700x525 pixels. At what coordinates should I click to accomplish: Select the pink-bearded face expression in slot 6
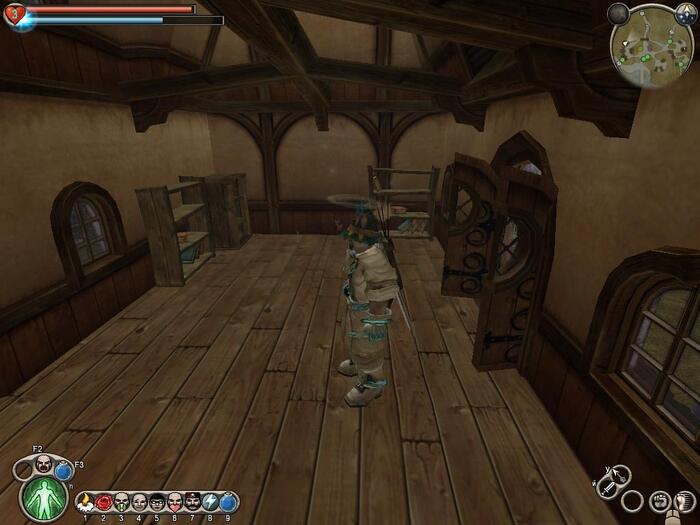point(175,501)
